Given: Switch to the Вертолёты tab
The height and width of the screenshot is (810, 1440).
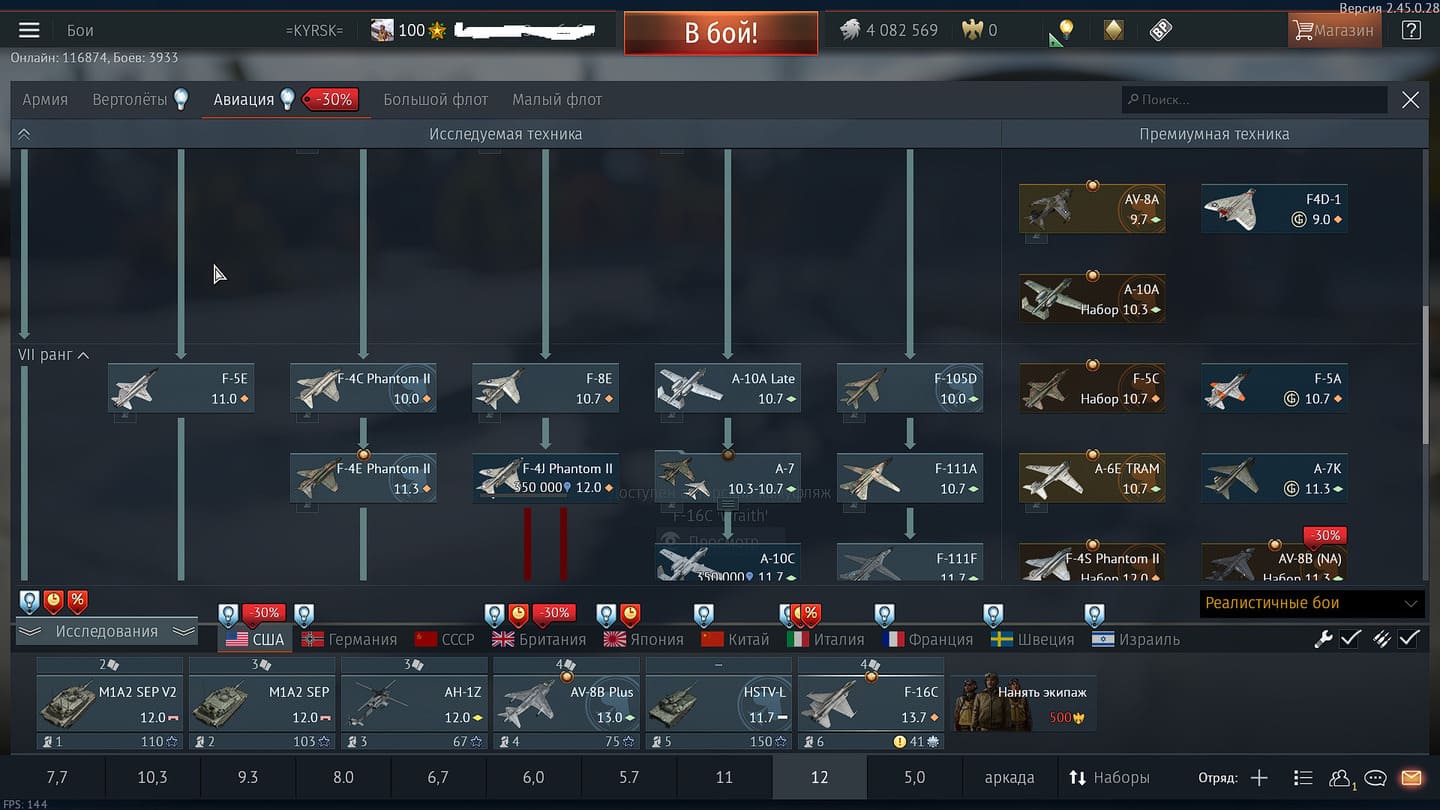Looking at the screenshot, I should (x=131, y=100).
